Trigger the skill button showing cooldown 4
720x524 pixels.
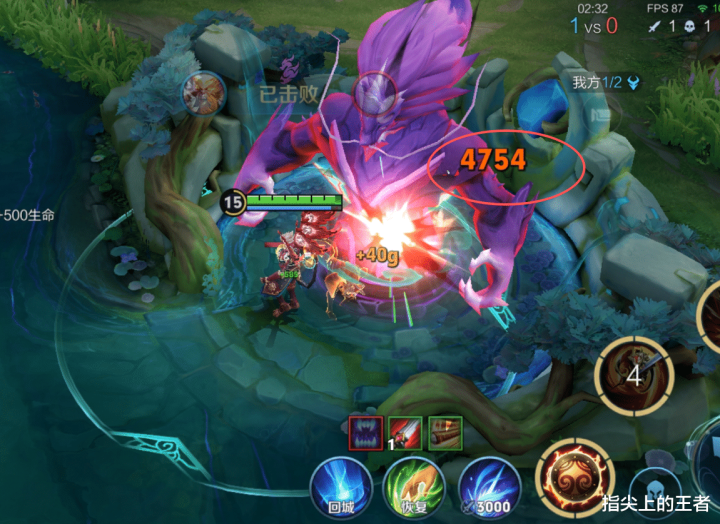click(633, 377)
